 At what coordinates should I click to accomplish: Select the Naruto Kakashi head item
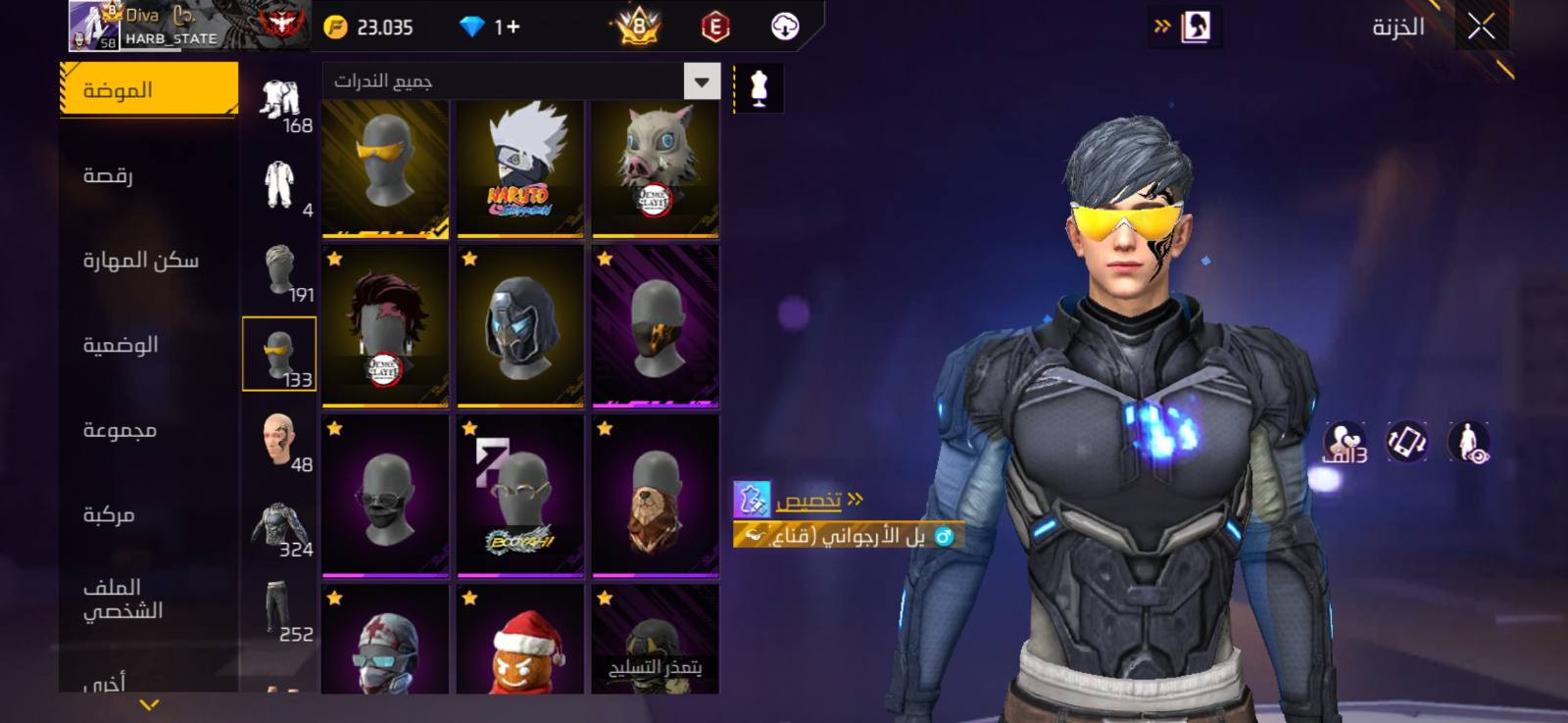click(x=520, y=168)
